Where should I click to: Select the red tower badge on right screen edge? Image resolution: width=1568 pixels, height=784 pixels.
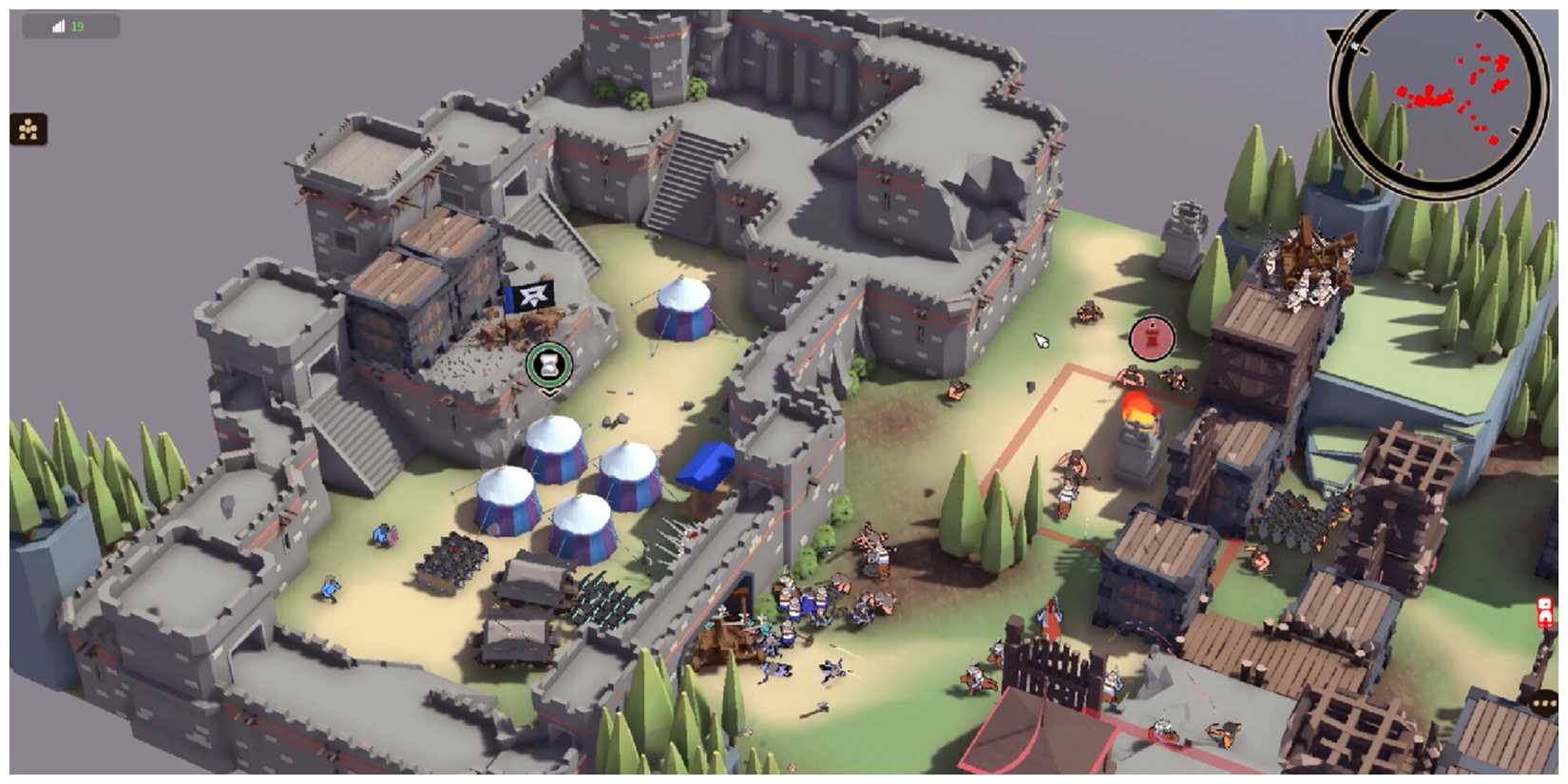[1543, 608]
